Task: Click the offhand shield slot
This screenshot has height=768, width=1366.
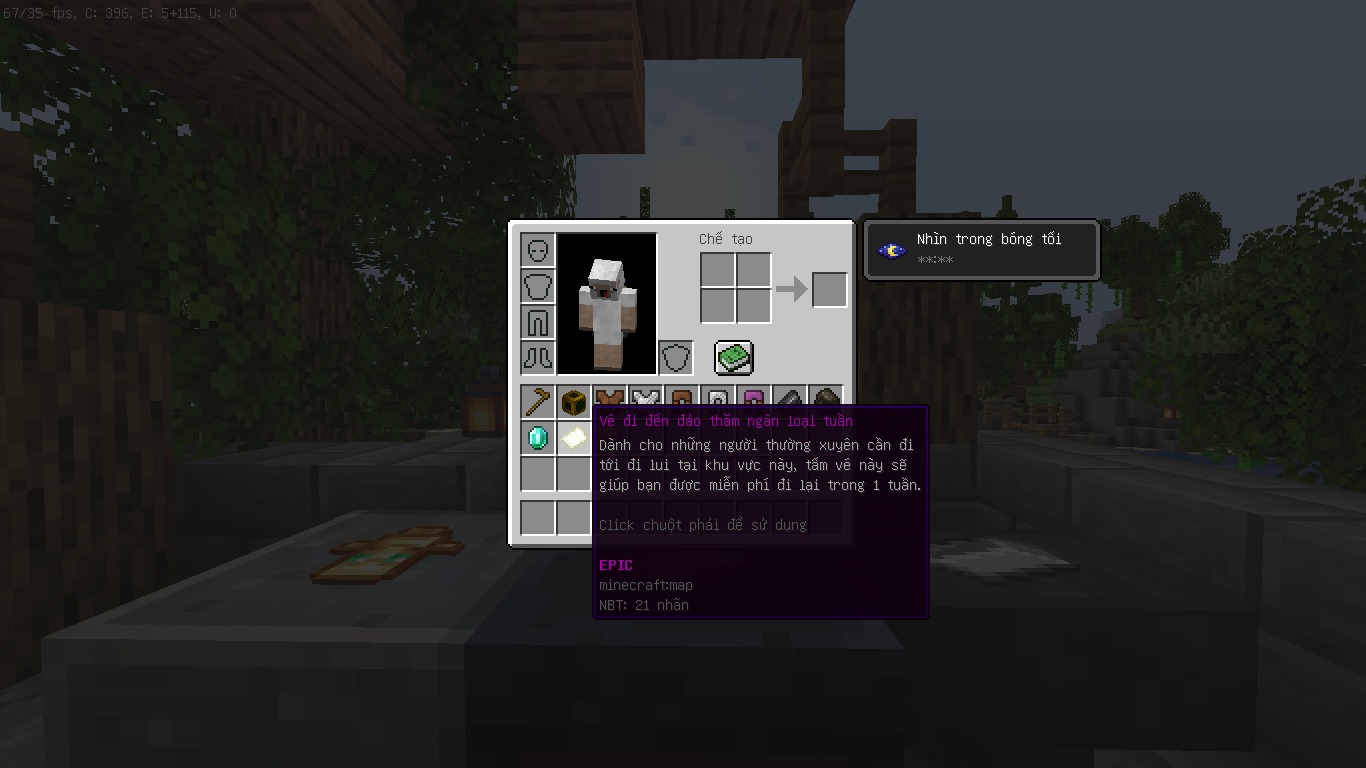Action: 676,357
